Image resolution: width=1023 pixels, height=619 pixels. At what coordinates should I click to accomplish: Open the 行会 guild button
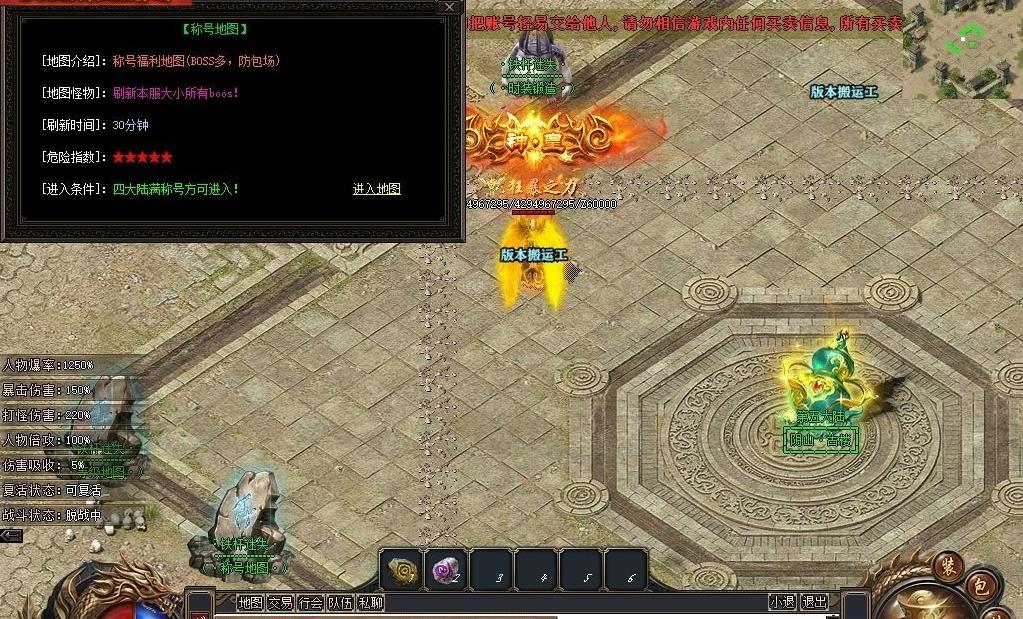tap(311, 602)
